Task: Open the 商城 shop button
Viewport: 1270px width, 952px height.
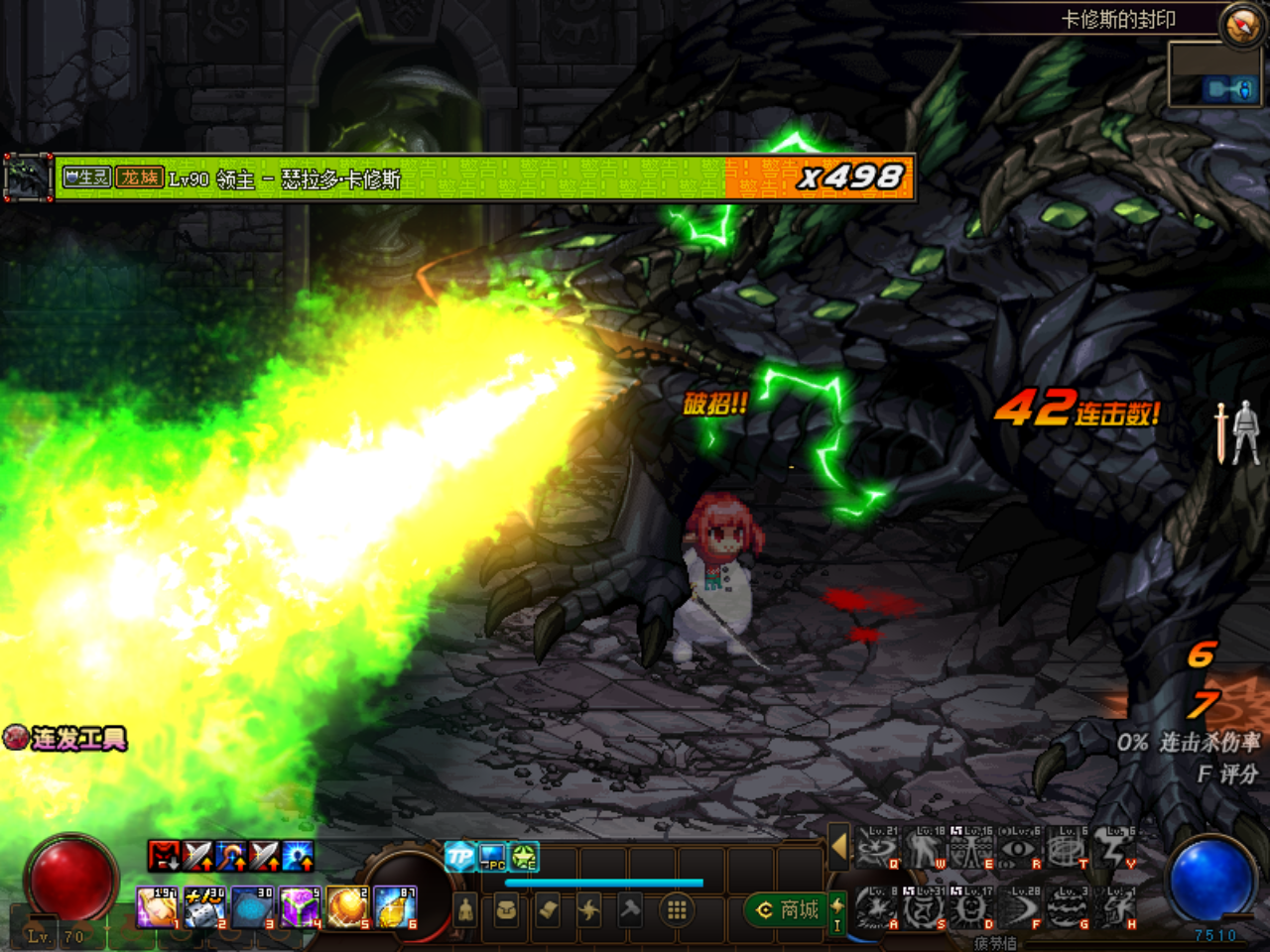Action: pyautogui.click(x=790, y=909)
